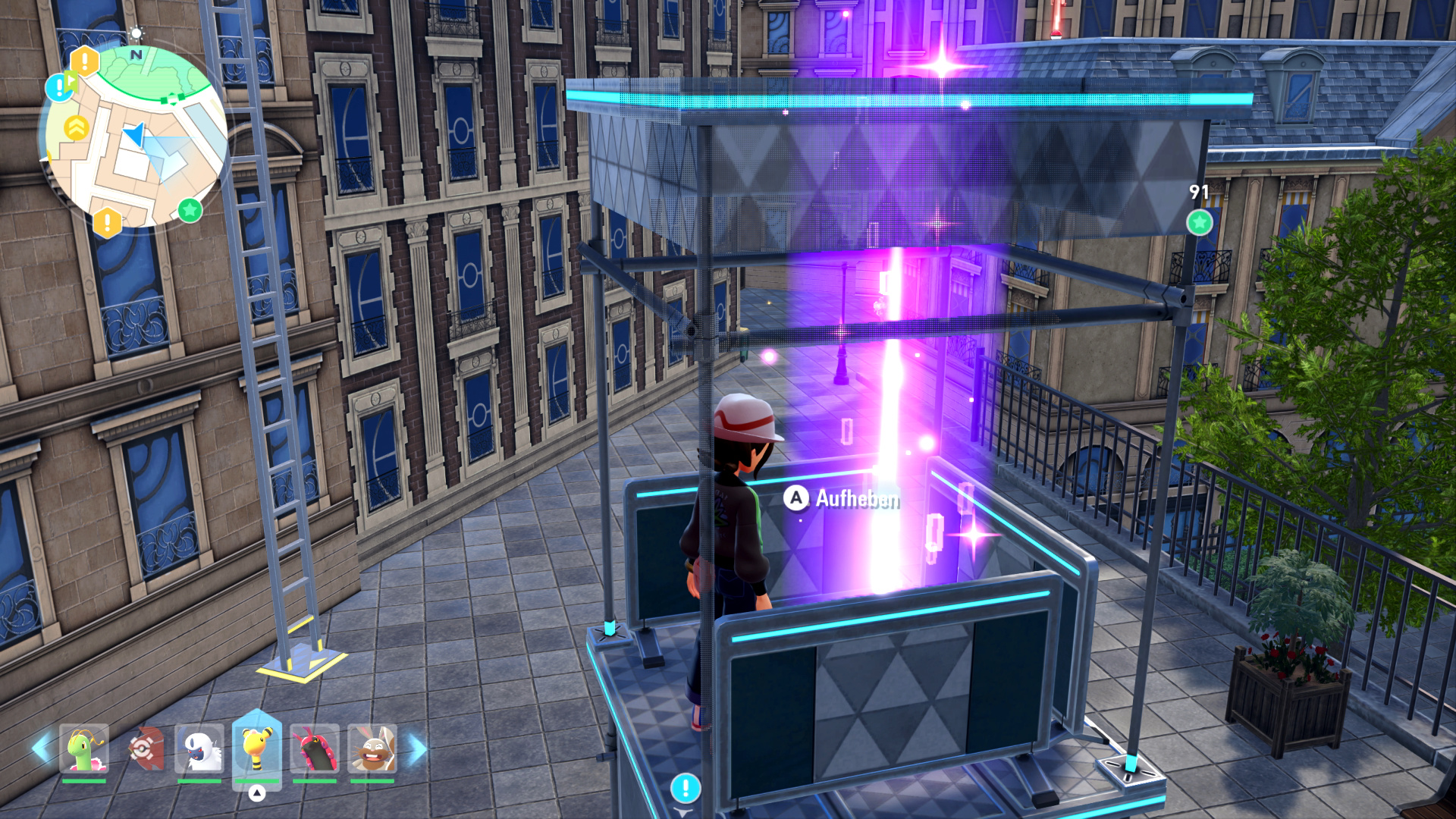Pick Diggersby from the party bar

[372, 748]
